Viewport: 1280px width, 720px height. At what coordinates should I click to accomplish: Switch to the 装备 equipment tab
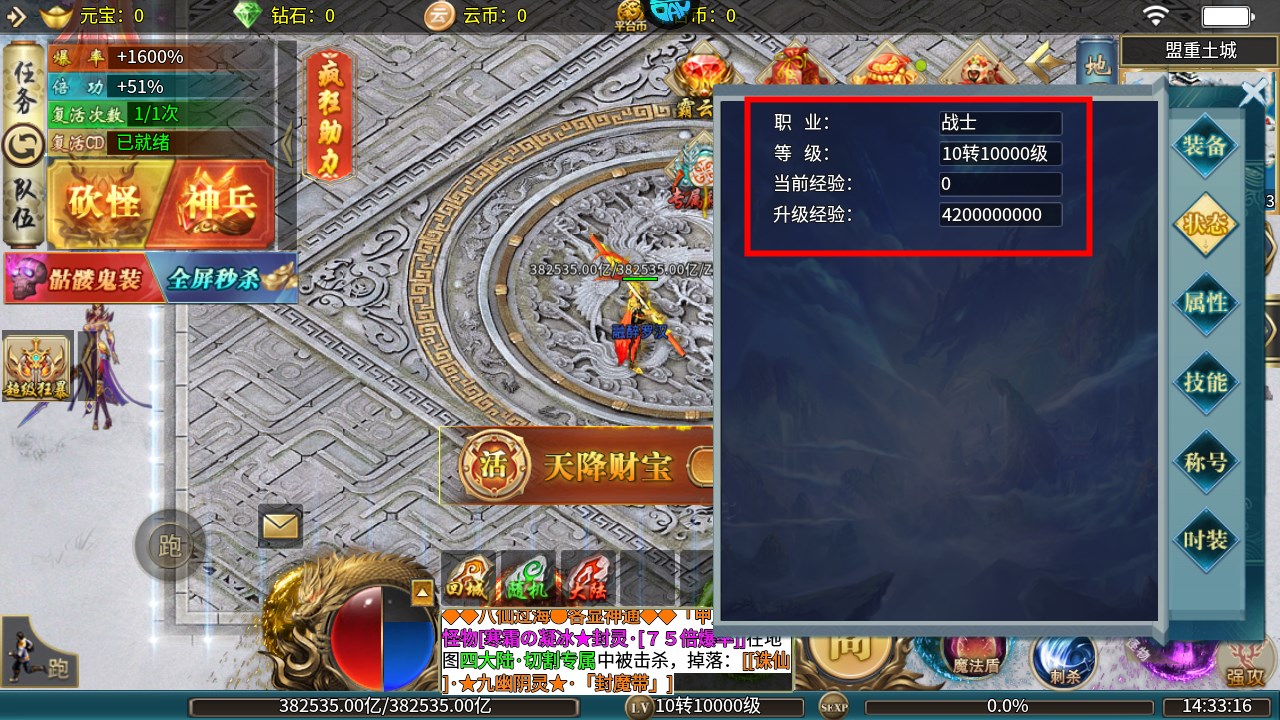click(x=1205, y=145)
